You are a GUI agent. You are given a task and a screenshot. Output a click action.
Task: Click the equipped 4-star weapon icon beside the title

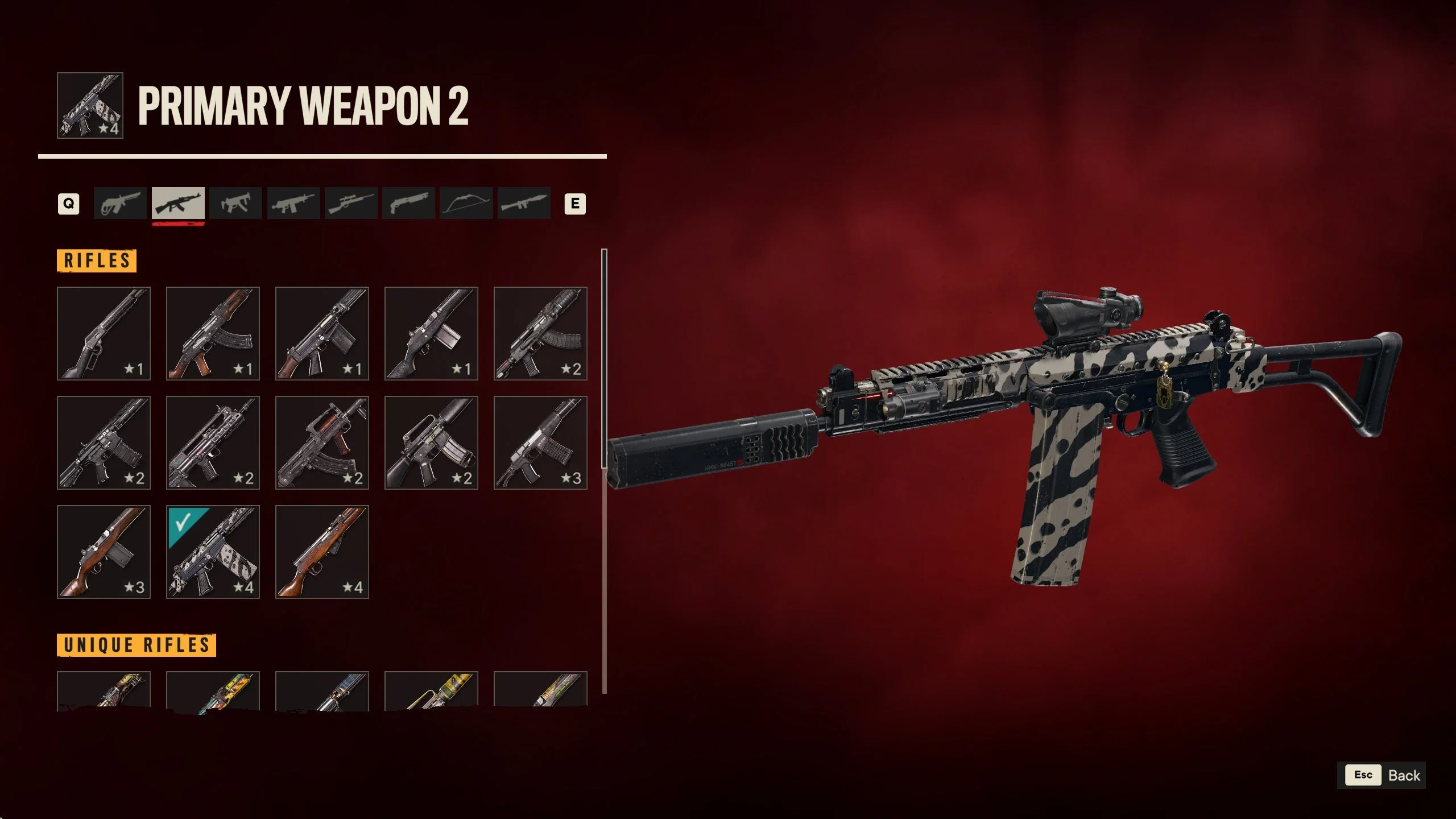(x=90, y=106)
